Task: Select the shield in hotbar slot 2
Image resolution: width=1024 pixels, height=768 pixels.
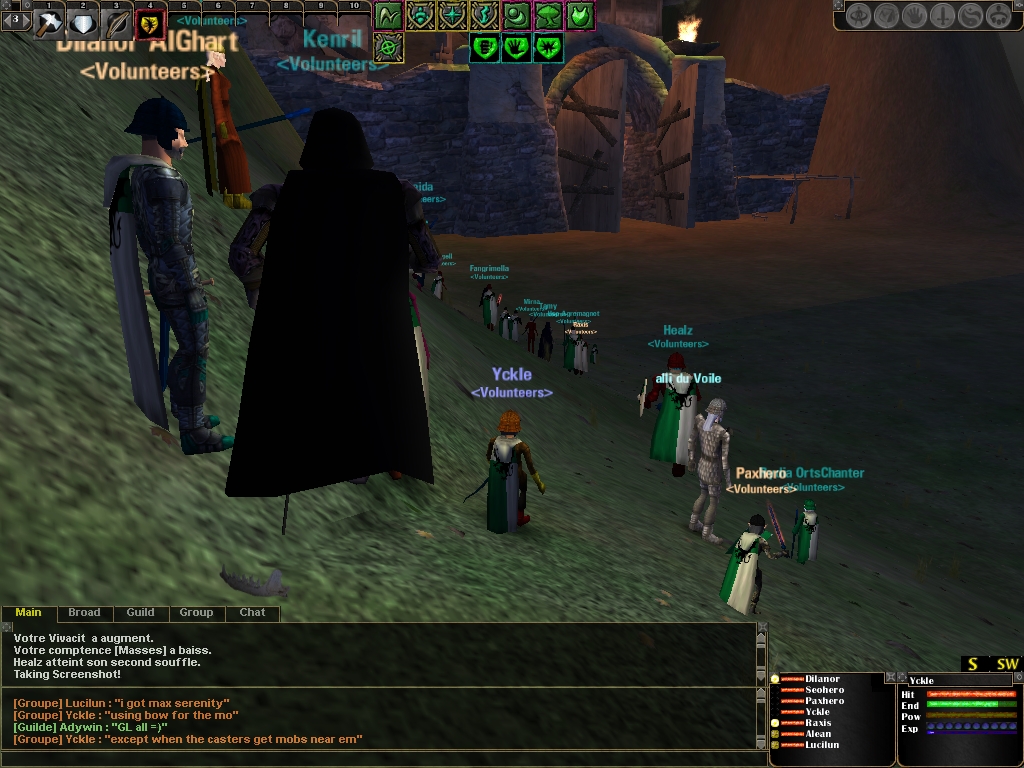Action: (82, 24)
